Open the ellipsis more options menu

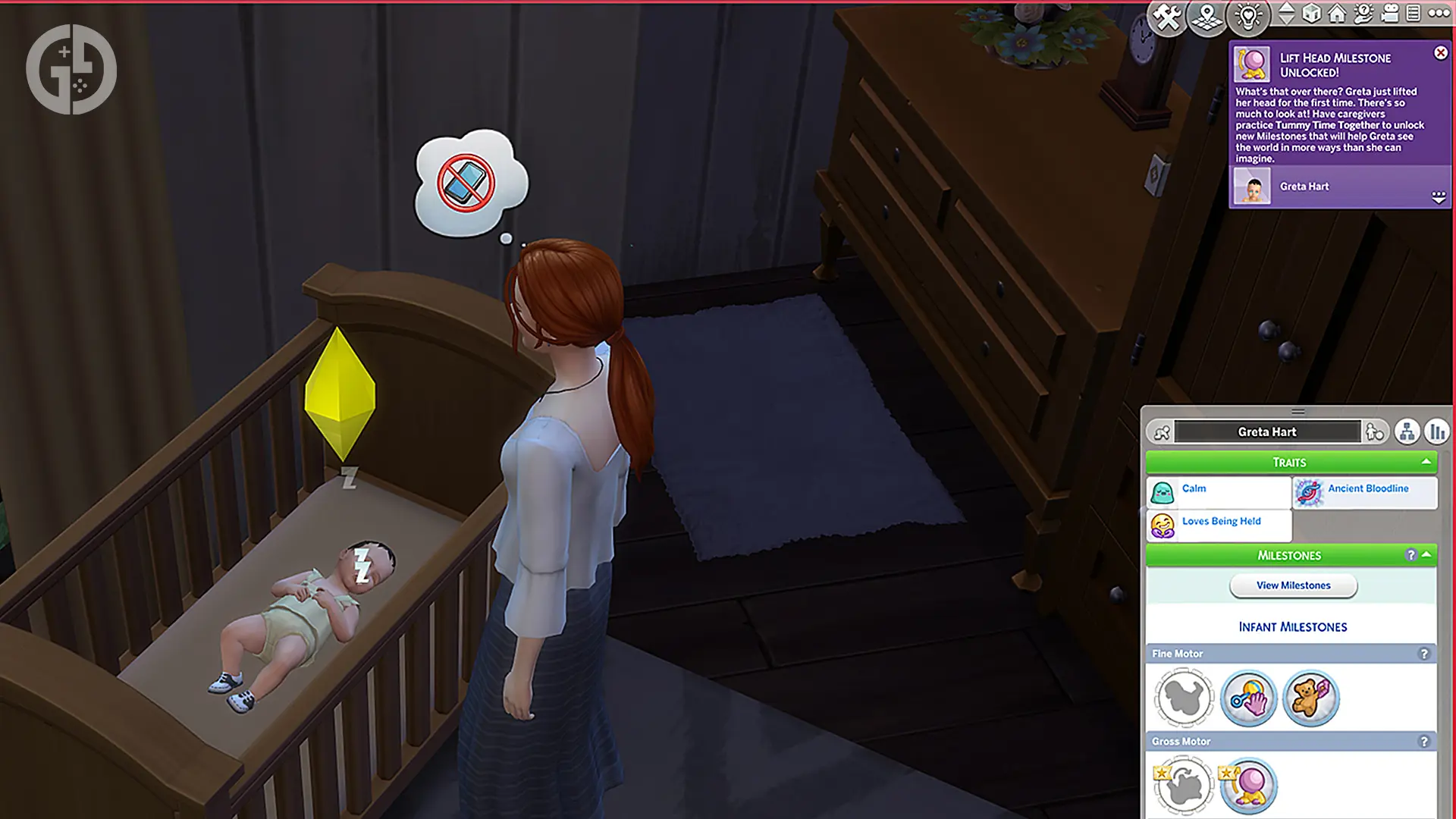point(1440,14)
